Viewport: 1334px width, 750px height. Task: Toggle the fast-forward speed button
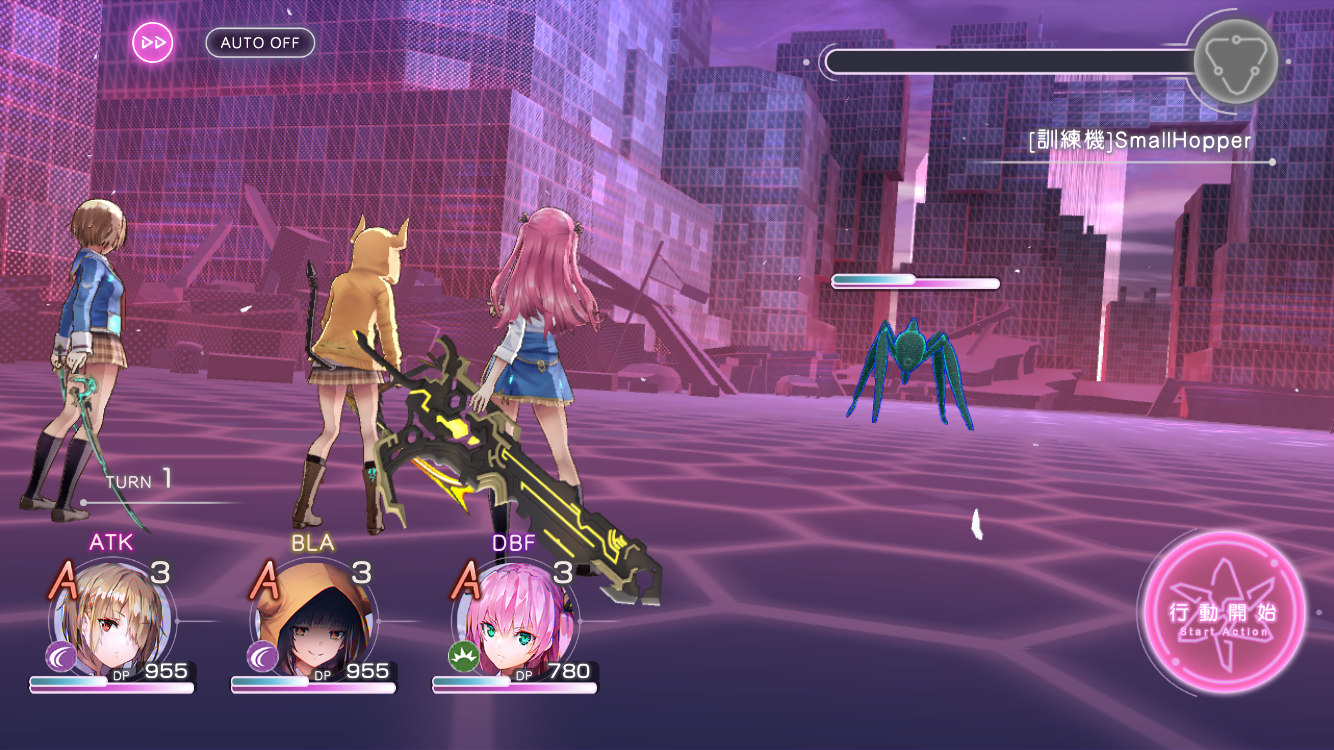click(x=154, y=43)
